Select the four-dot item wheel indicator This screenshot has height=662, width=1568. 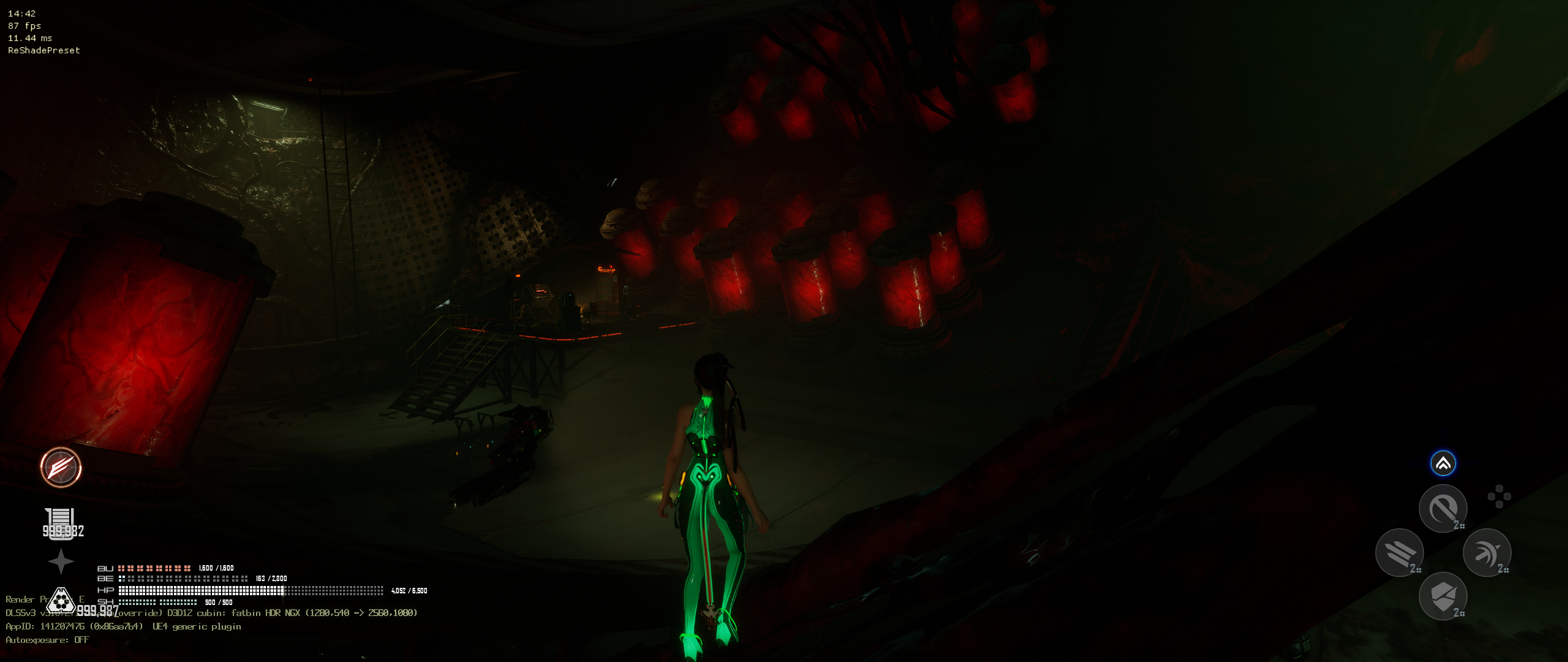pos(1499,496)
